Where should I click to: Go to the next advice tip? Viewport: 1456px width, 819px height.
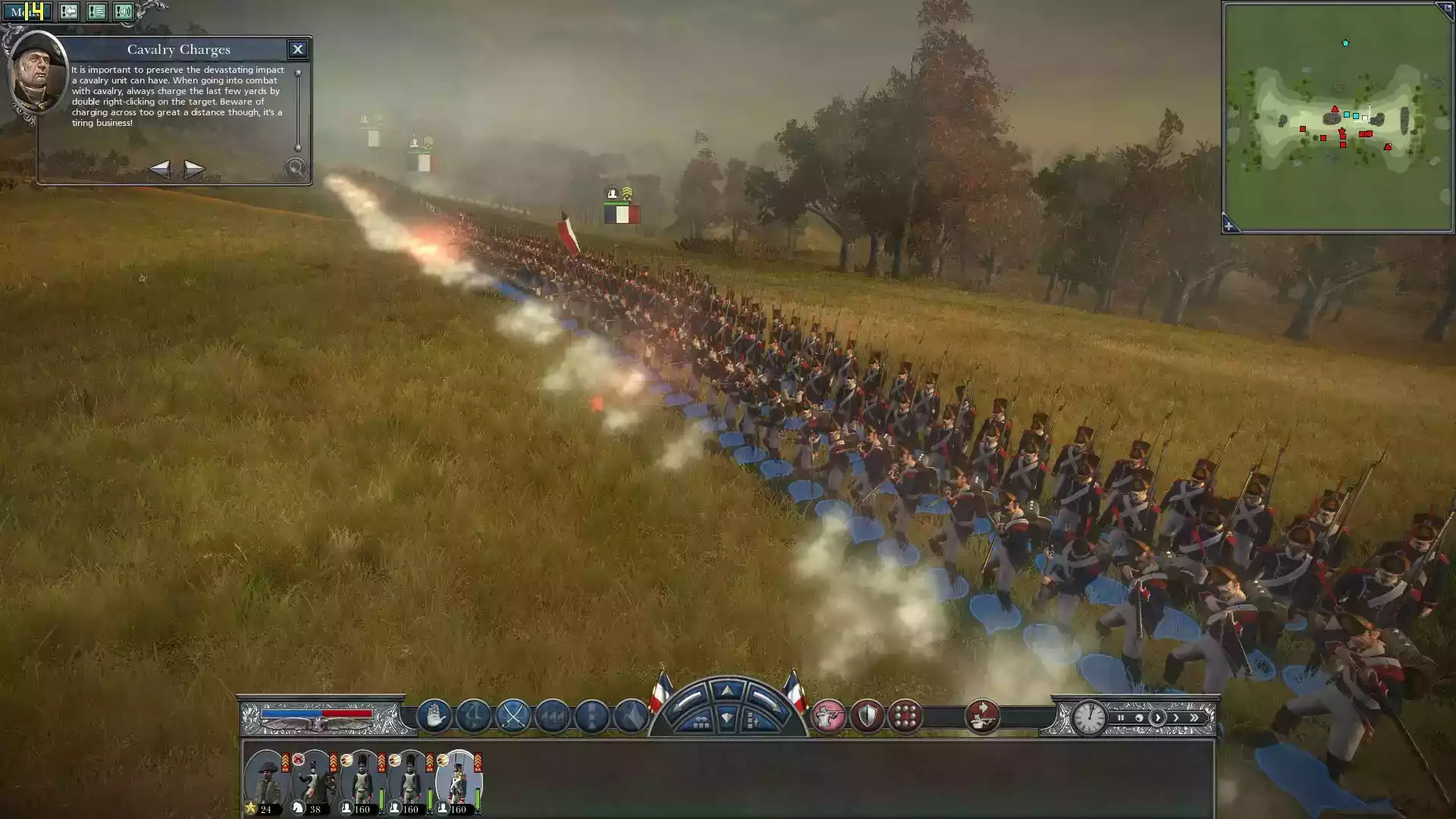point(194,168)
